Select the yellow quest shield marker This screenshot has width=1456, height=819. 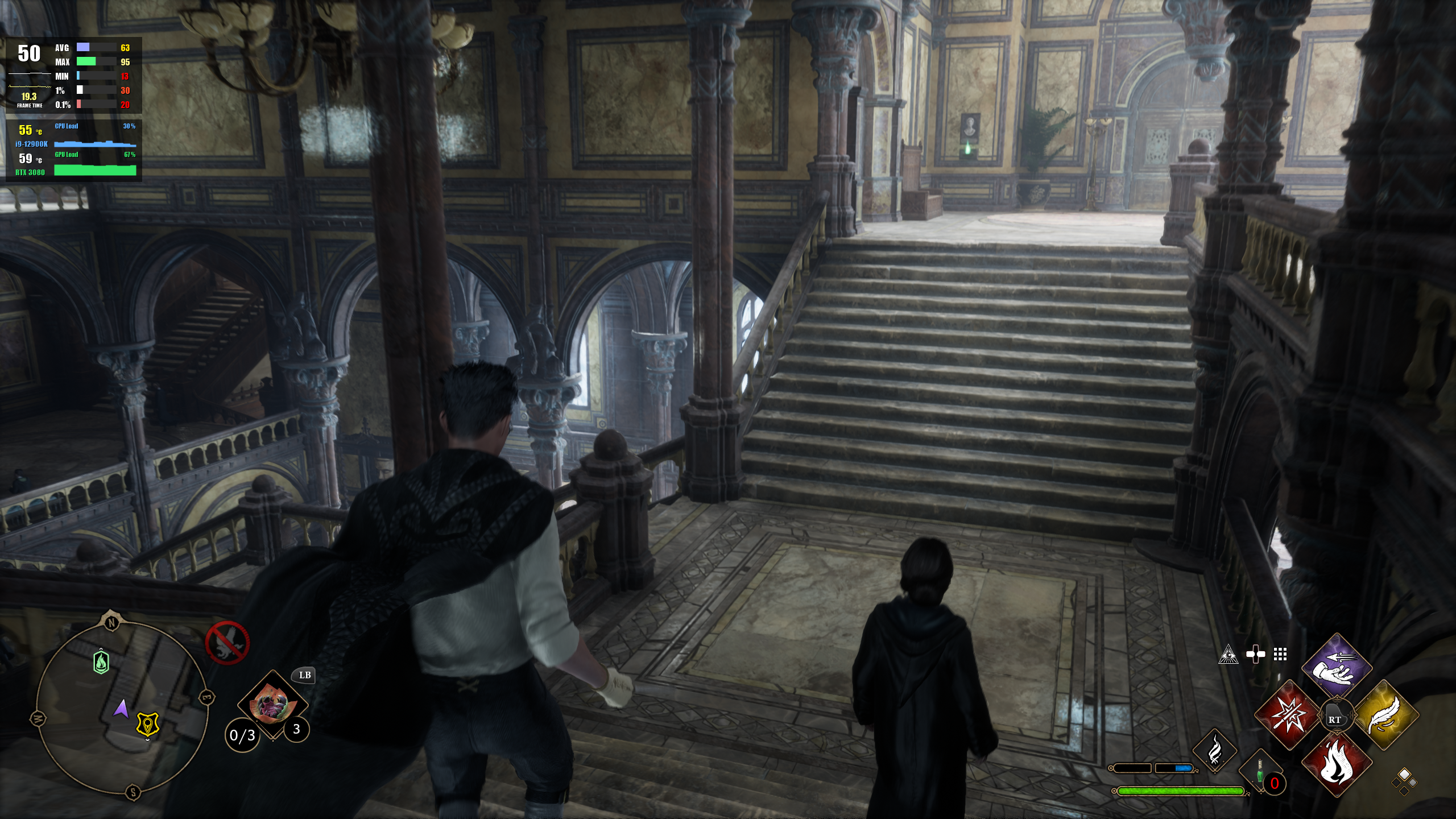(148, 725)
